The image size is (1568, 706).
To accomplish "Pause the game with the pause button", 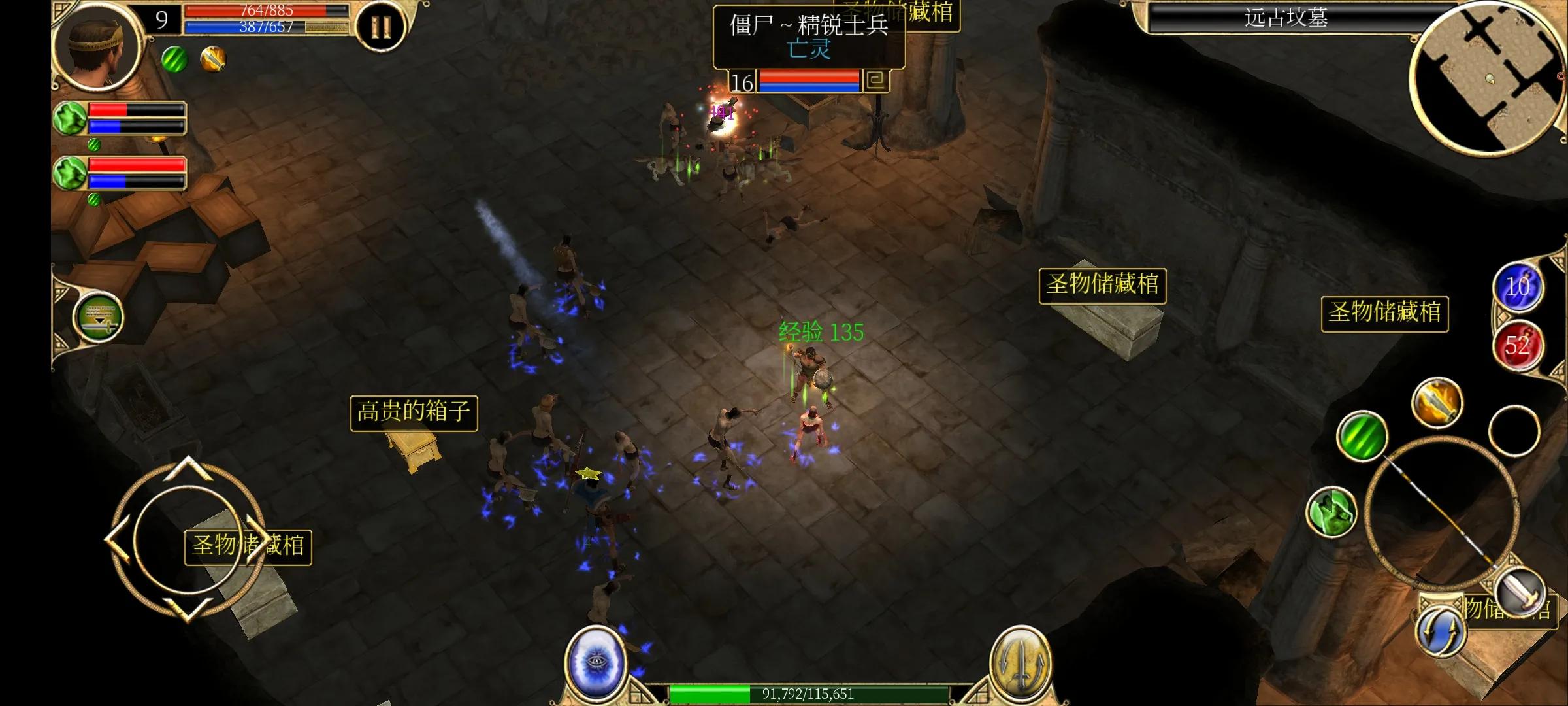I will [x=381, y=27].
